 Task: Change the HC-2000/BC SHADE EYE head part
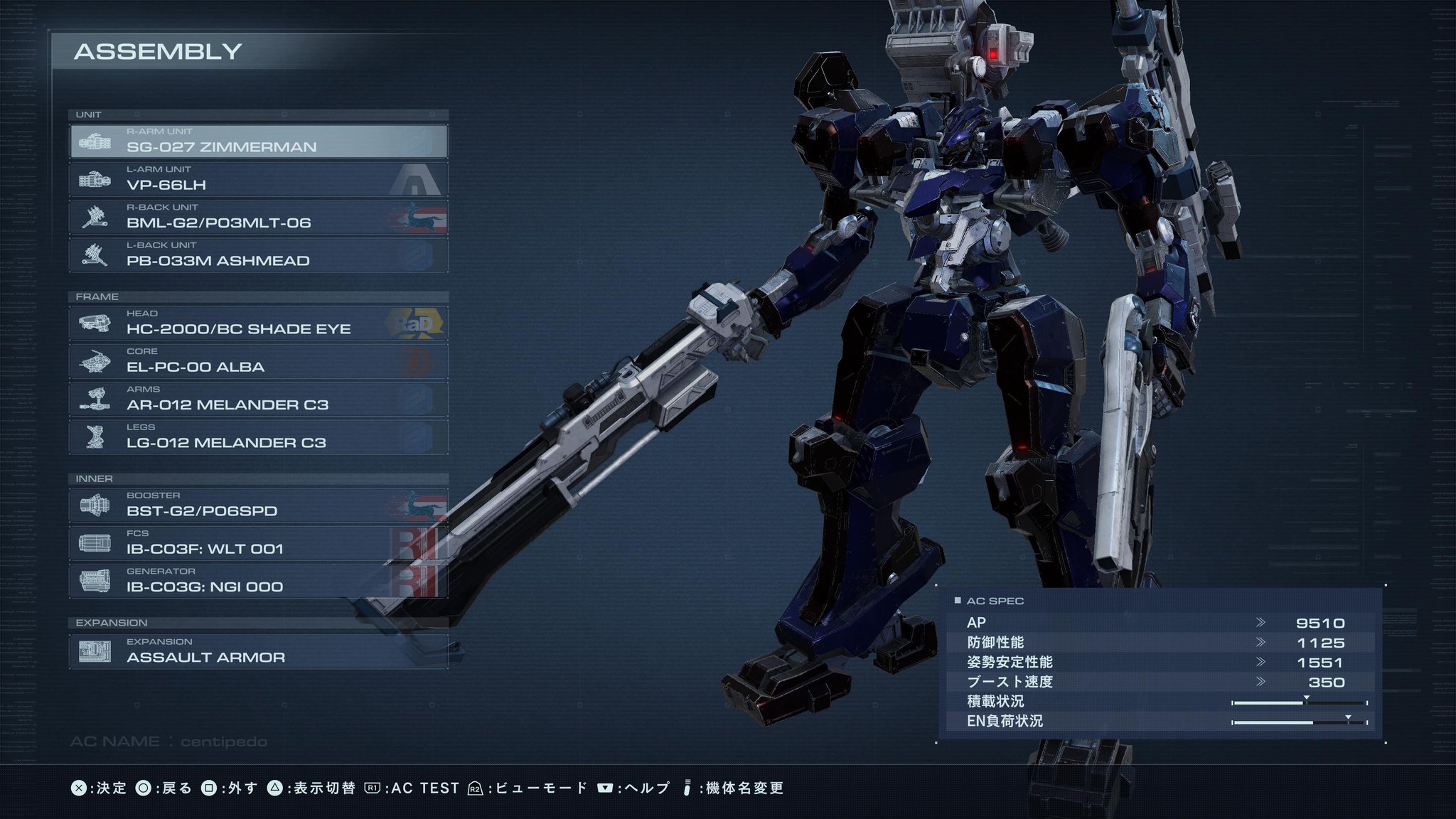tap(258, 323)
